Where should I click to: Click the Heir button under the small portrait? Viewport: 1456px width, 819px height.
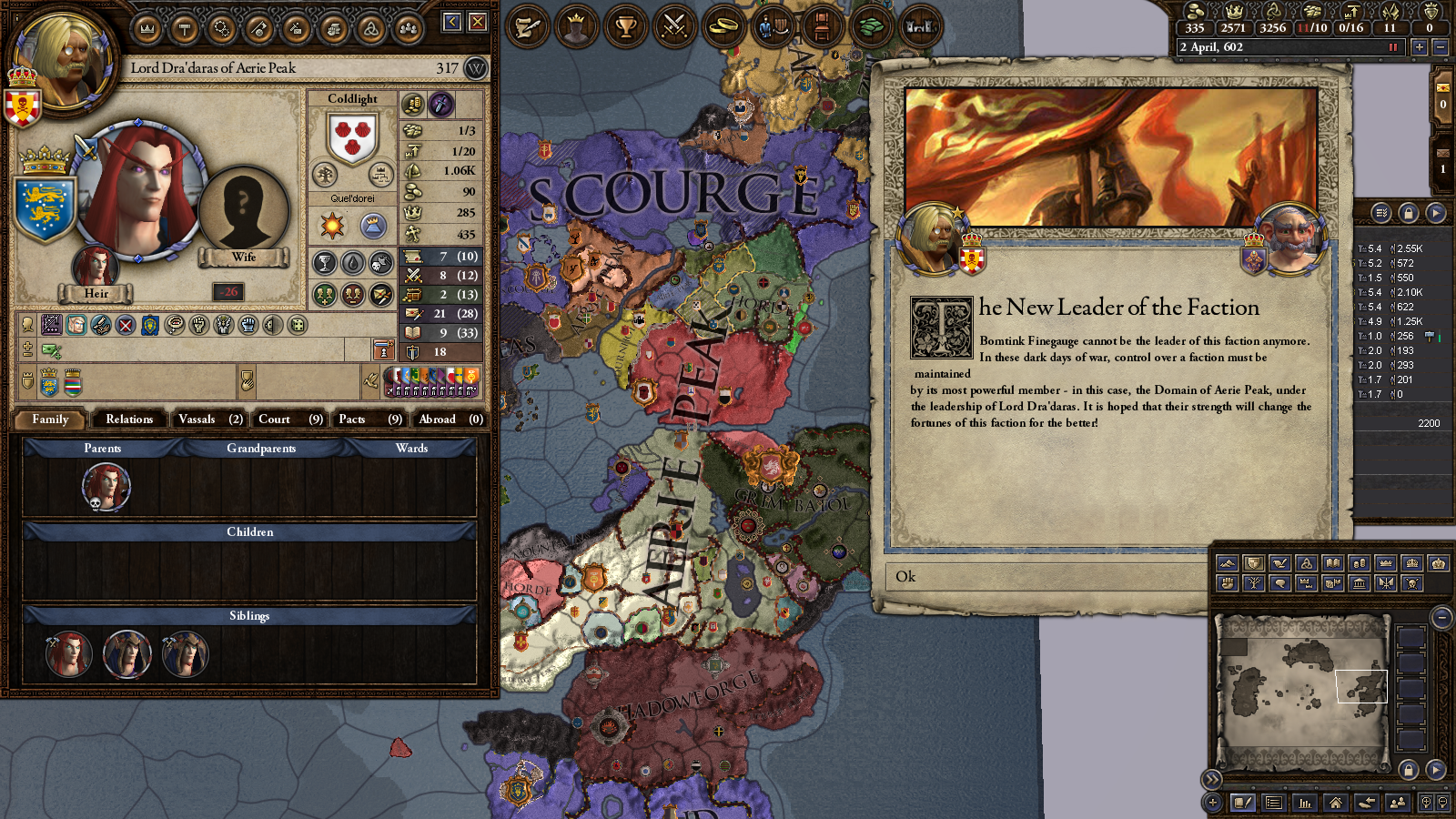tap(96, 293)
